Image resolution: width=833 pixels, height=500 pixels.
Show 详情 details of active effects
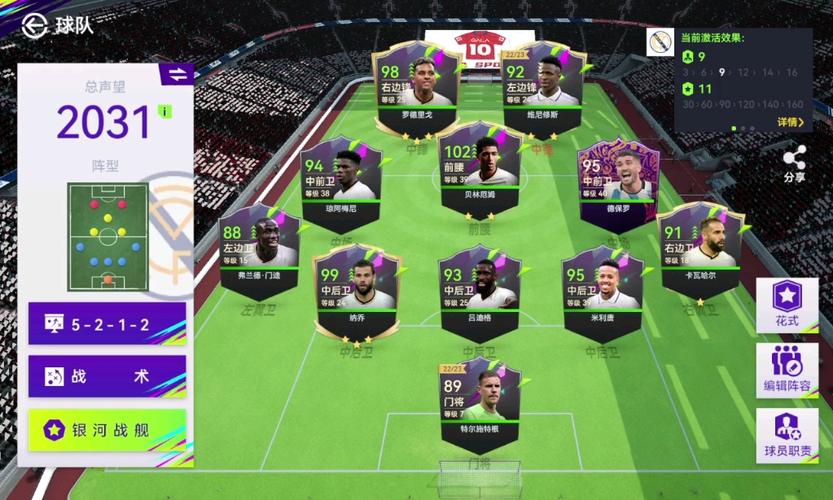[x=790, y=122]
